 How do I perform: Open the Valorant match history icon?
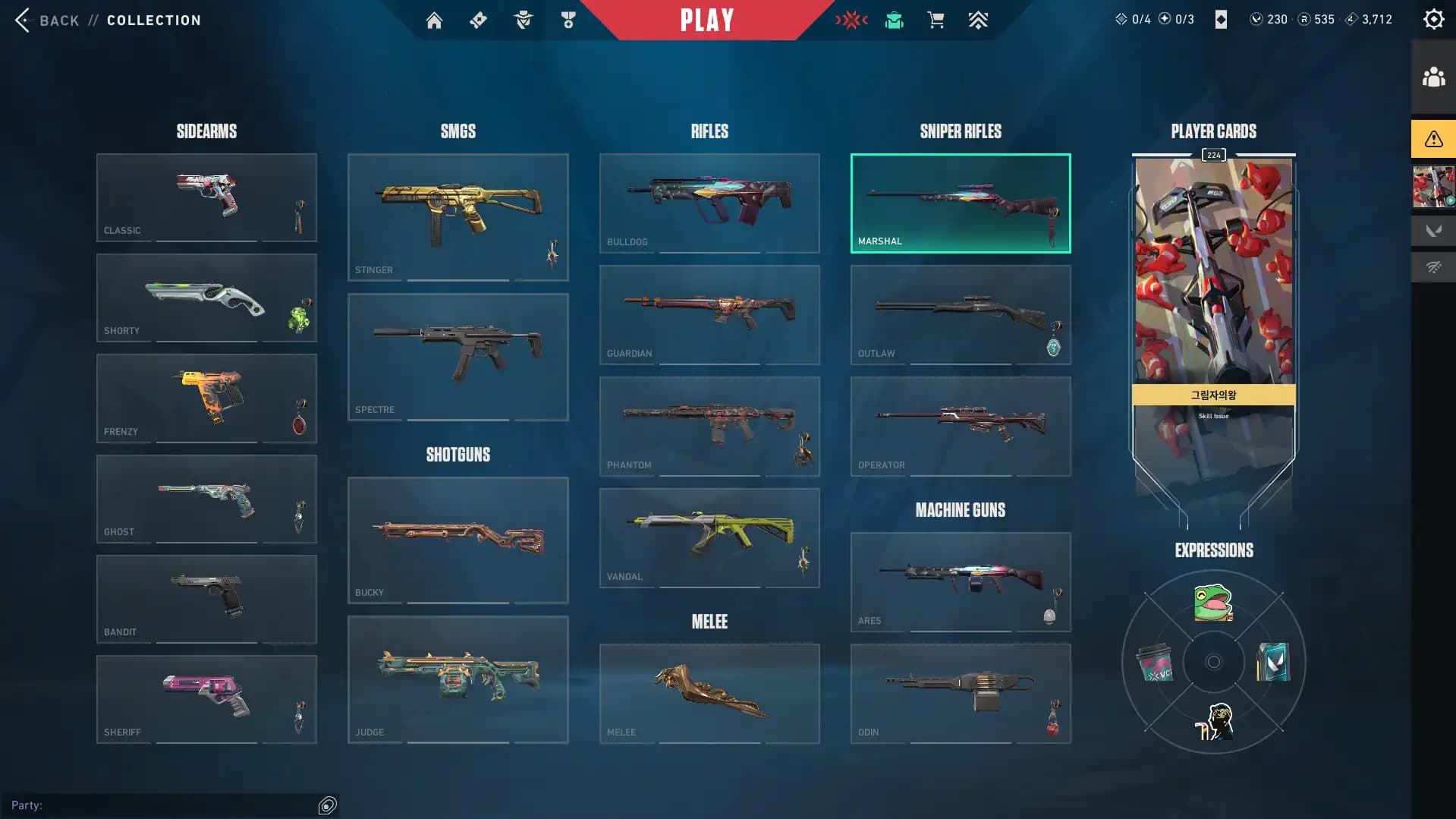coord(852,20)
